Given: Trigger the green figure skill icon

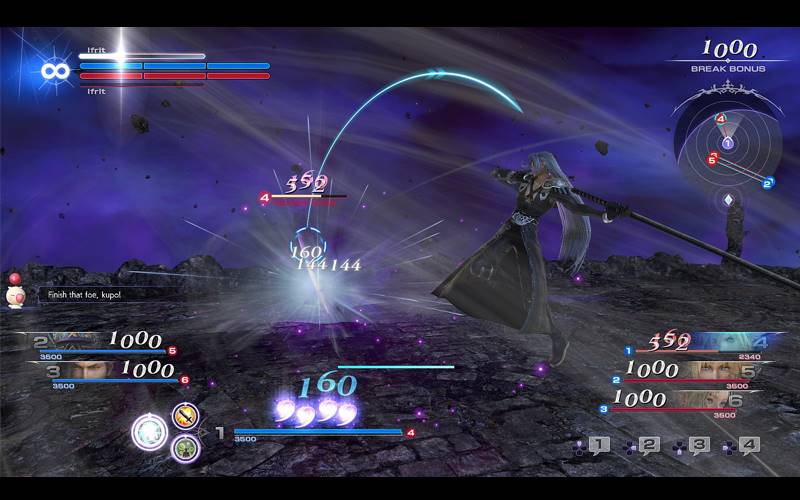Looking at the screenshot, I should 184,447.
